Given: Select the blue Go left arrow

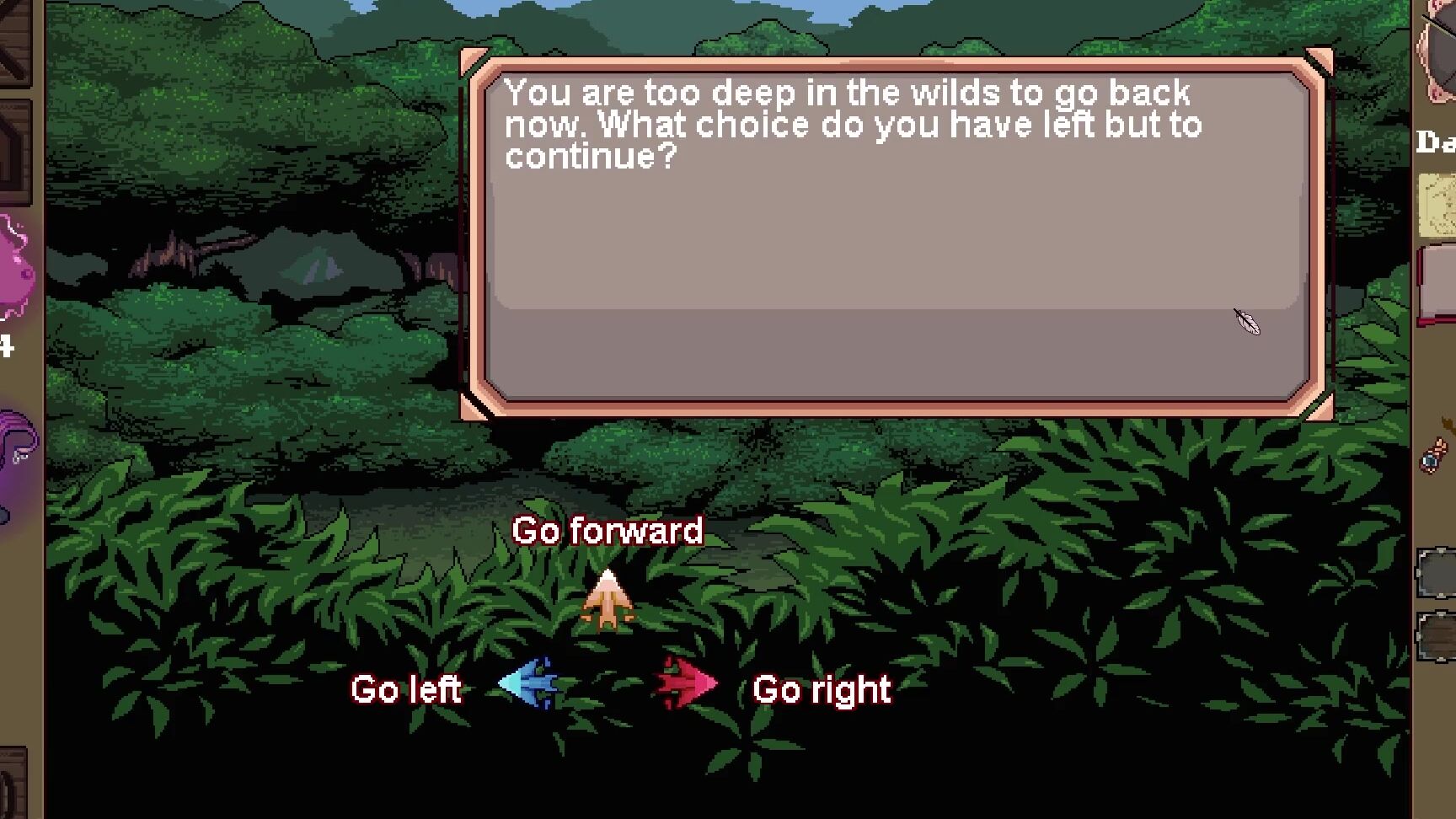Looking at the screenshot, I should click(x=529, y=683).
